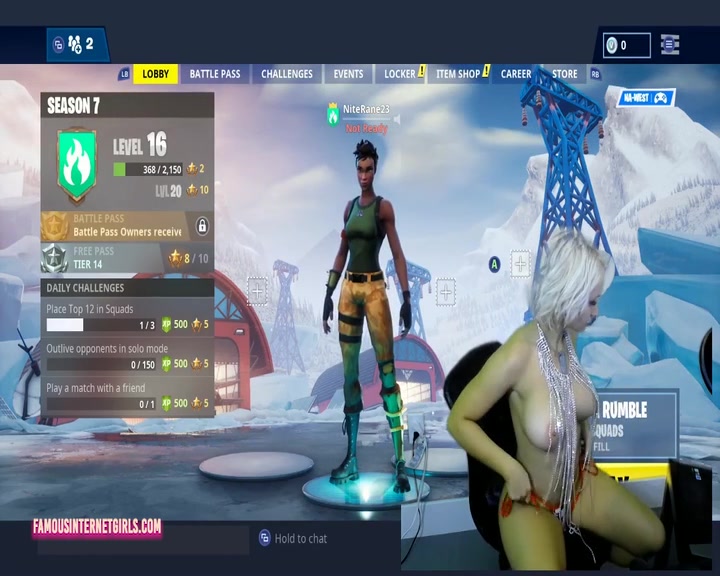Viewport: 720px width, 576px height.
Task: Open the Store tab
Action: coord(565,74)
